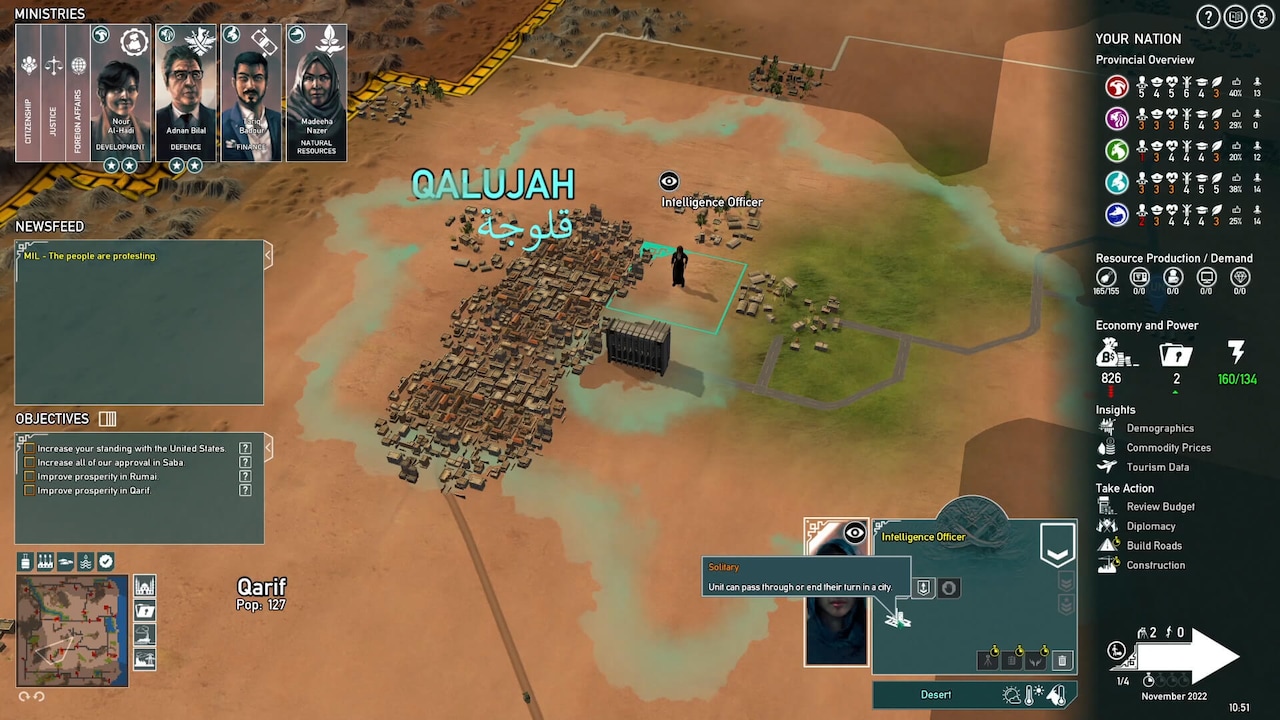Expand the Newsfeed panel with its side arrow
Image resolution: width=1280 pixels, height=720 pixels.
point(266,256)
